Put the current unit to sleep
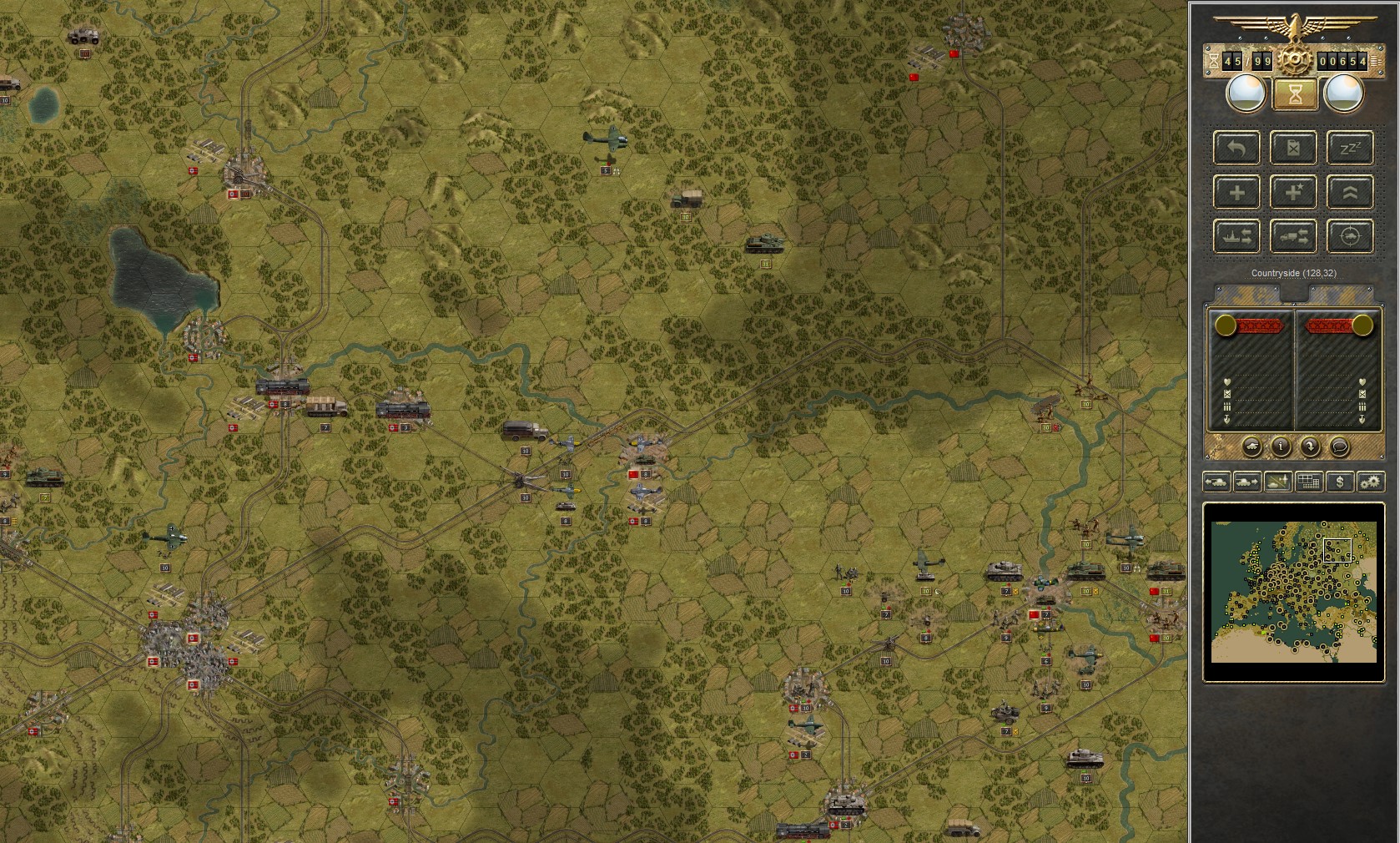 1349,148
